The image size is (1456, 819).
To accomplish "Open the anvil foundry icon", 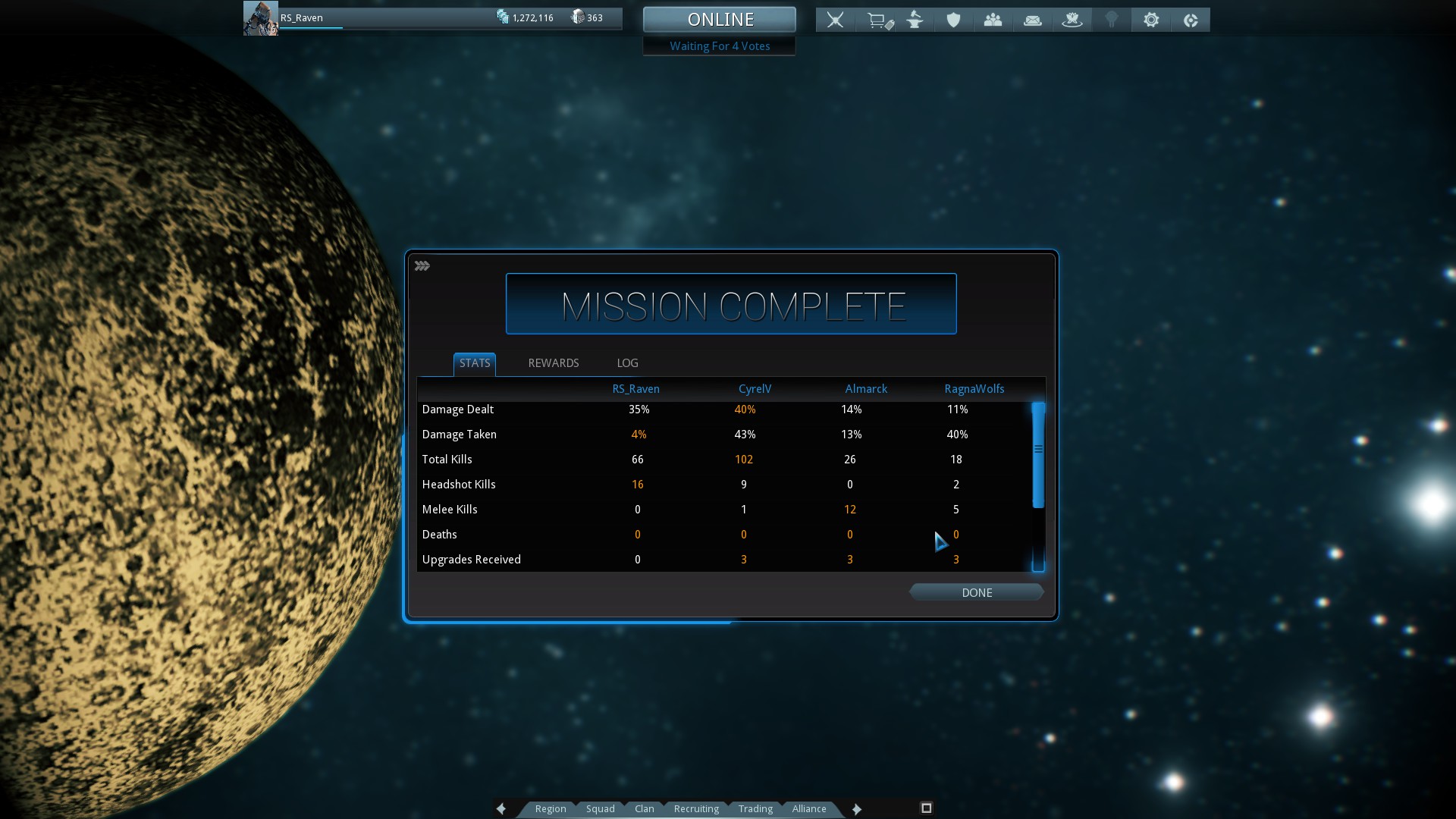I will point(915,20).
